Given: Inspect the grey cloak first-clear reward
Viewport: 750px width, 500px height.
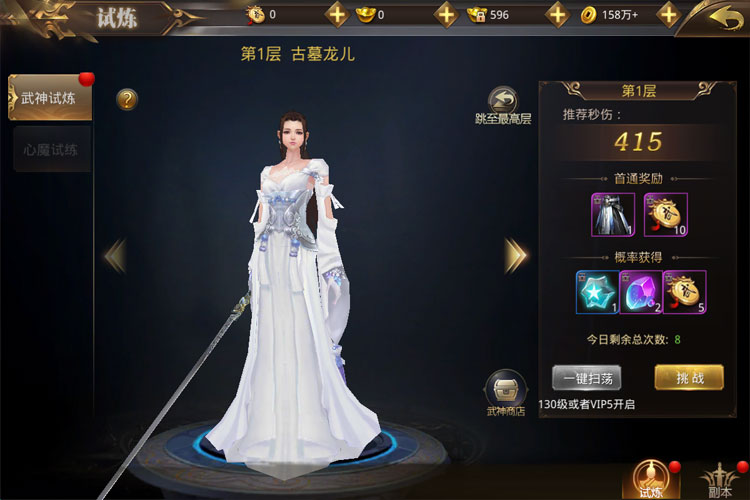Looking at the screenshot, I should click(613, 214).
